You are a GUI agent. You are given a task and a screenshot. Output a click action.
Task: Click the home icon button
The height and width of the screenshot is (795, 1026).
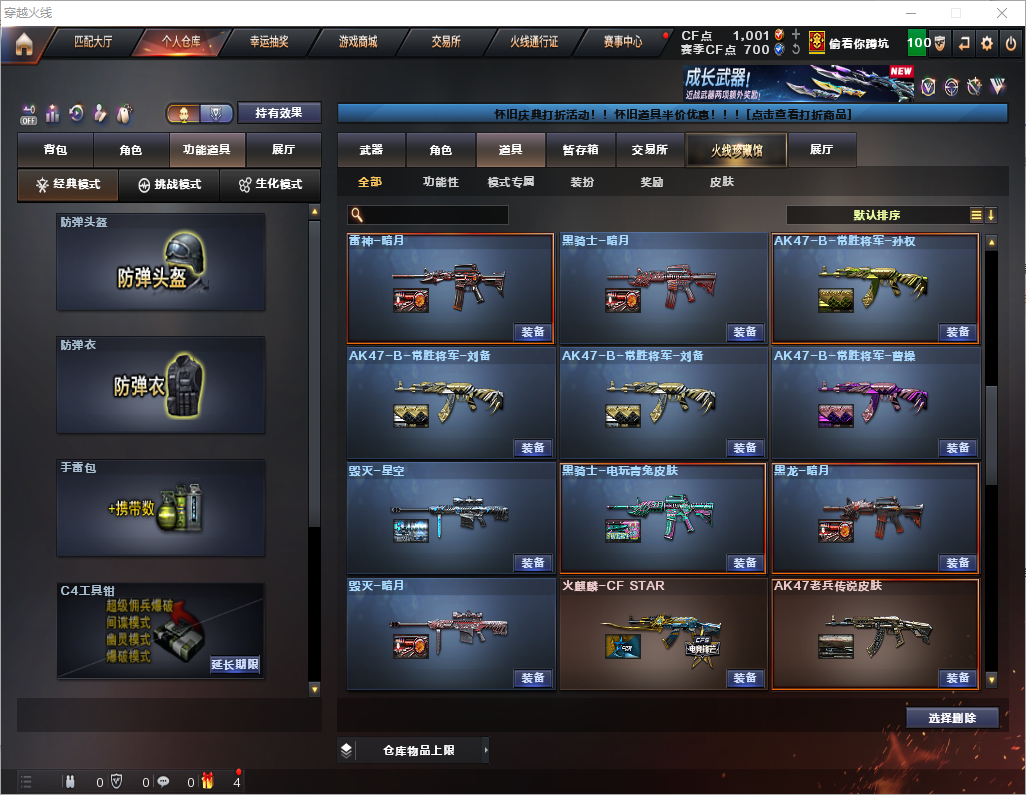pyautogui.click(x=23, y=44)
